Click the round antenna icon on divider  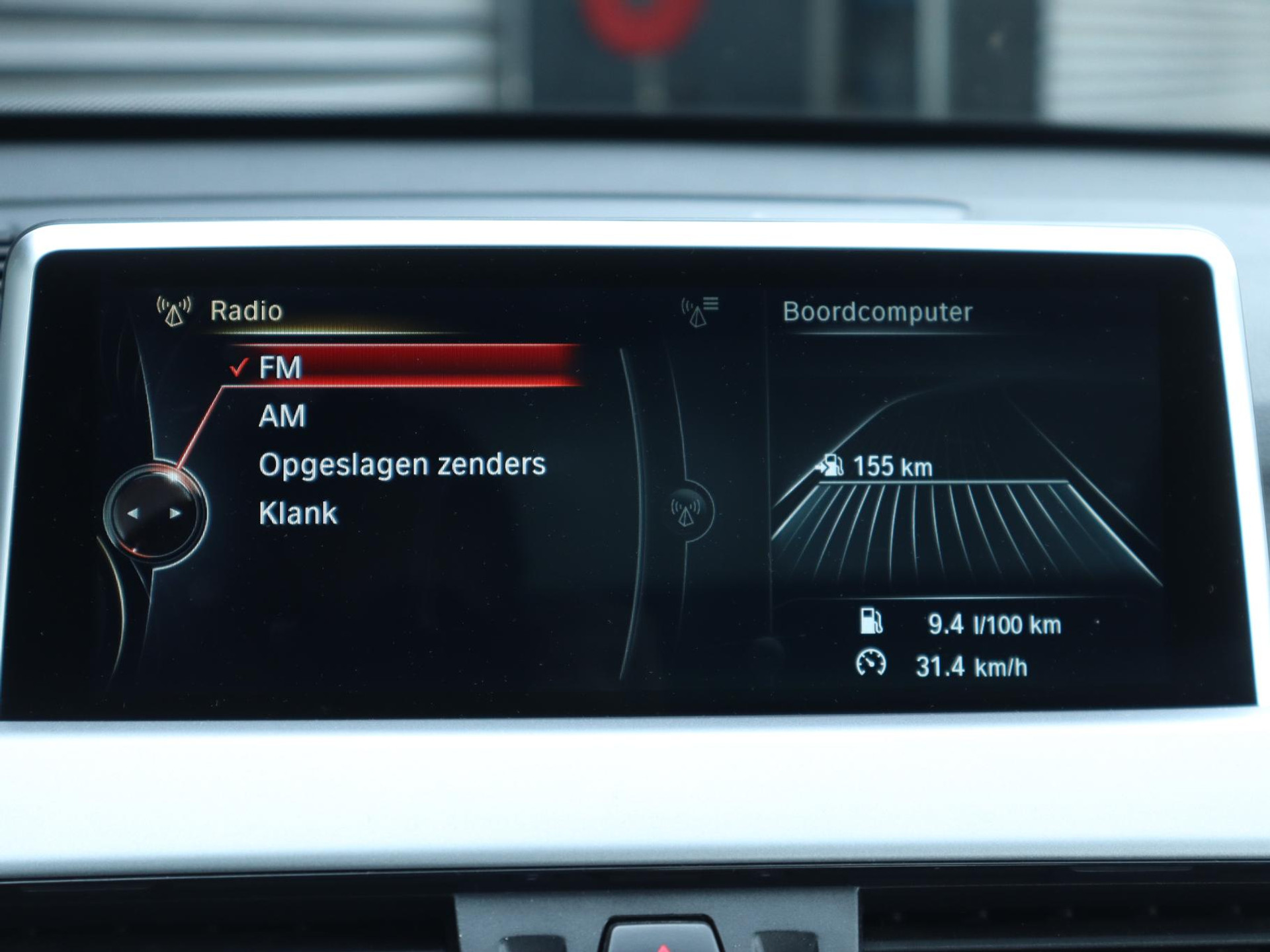click(686, 510)
